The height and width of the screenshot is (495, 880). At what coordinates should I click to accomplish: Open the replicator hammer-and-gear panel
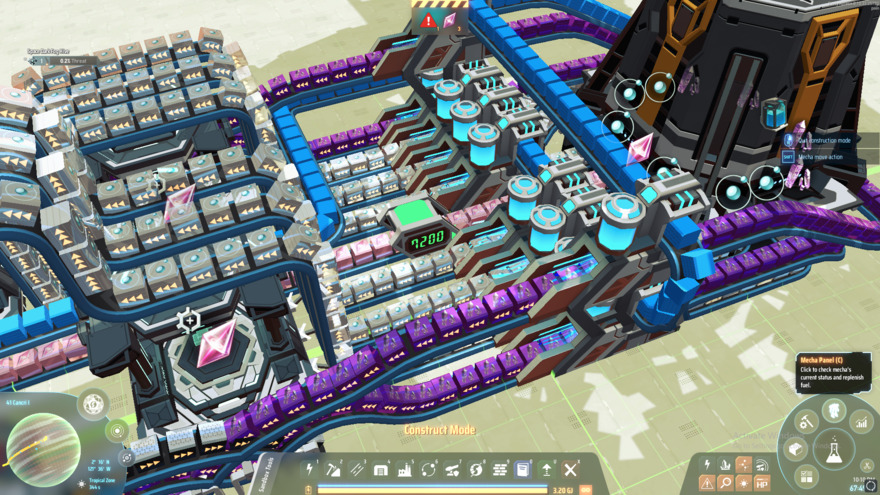[806, 423]
